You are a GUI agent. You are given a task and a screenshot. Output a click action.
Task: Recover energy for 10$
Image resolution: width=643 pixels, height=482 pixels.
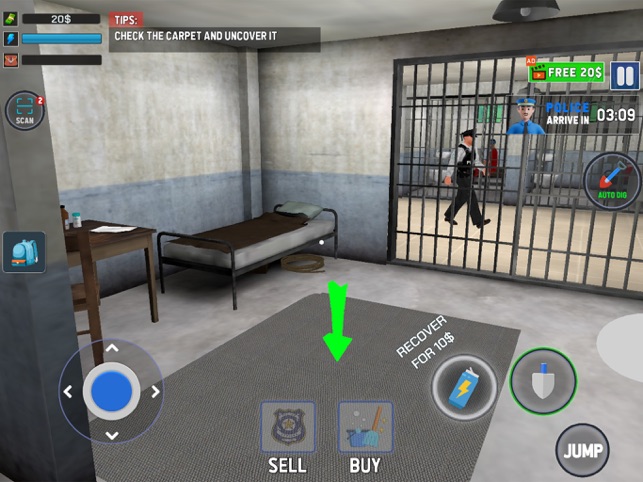[x=464, y=387]
